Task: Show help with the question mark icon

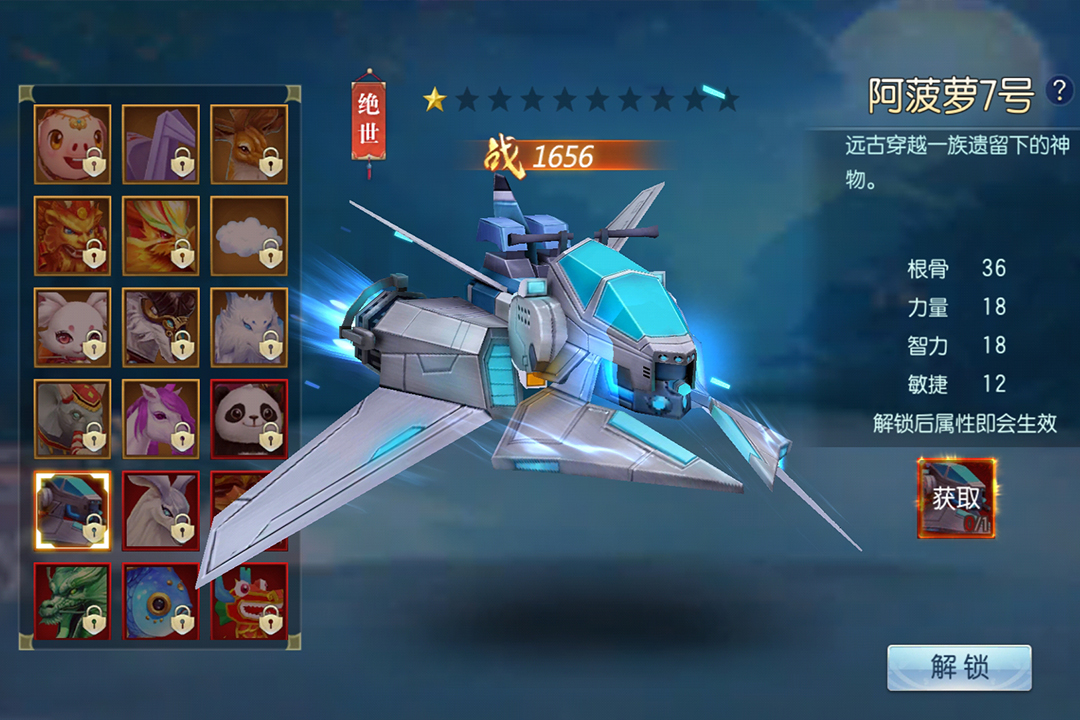Action: pyautogui.click(x=1058, y=91)
